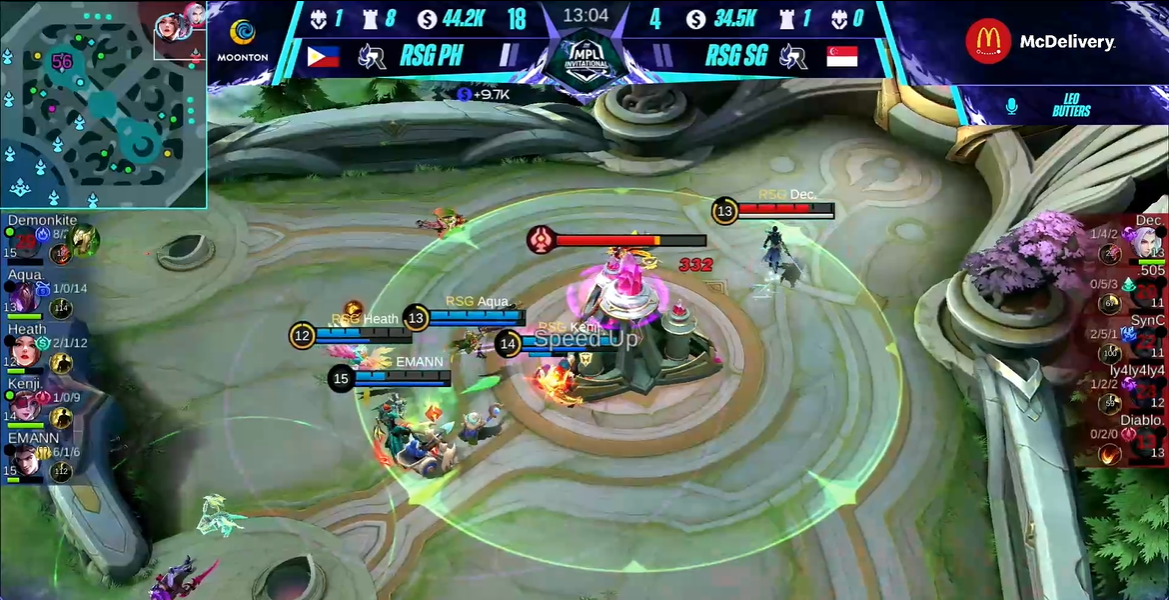
Task: Open the minimap in the corner
Action: [x=103, y=104]
